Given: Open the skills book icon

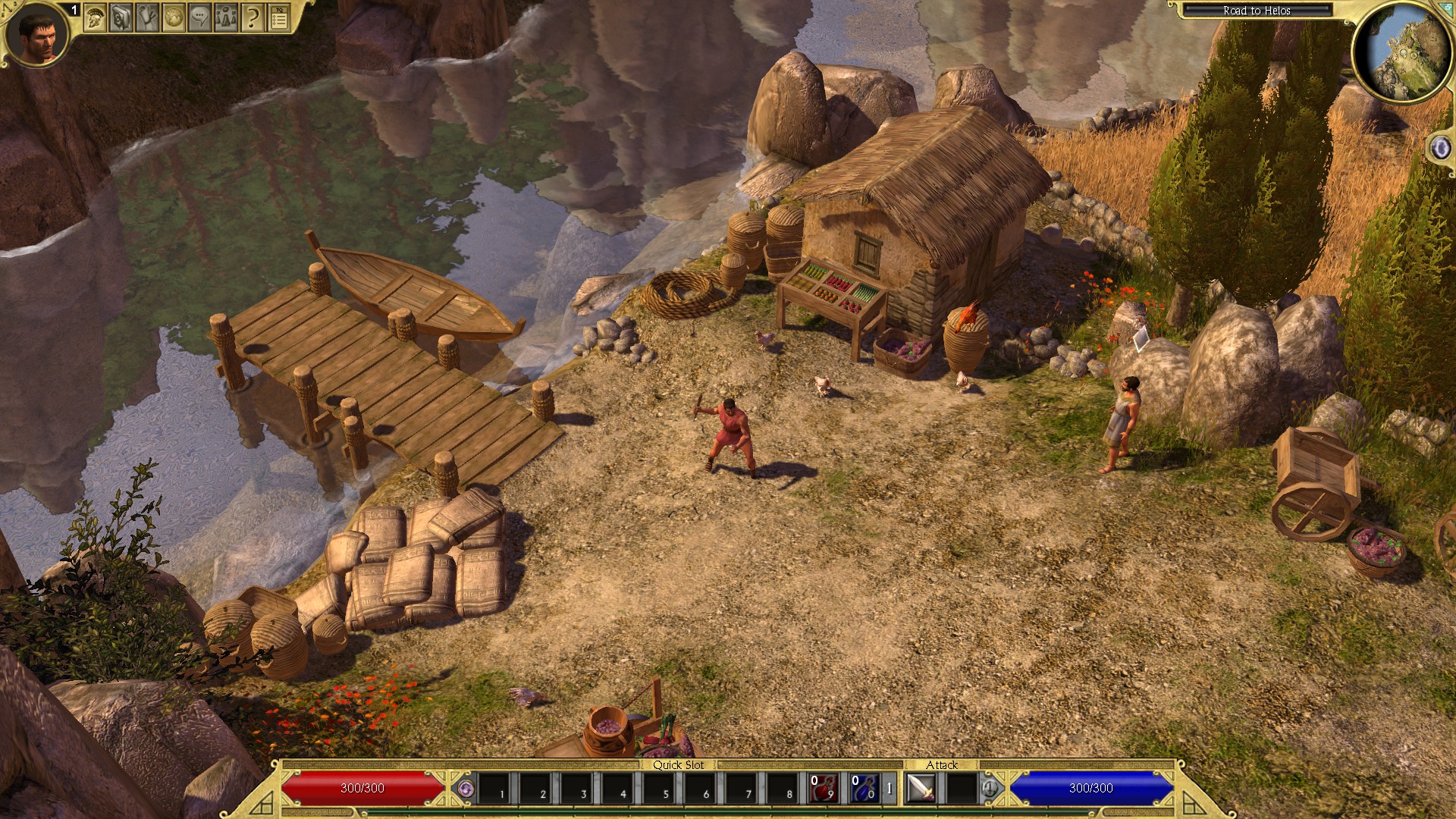Looking at the screenshot, I should (x=121, y=18).
